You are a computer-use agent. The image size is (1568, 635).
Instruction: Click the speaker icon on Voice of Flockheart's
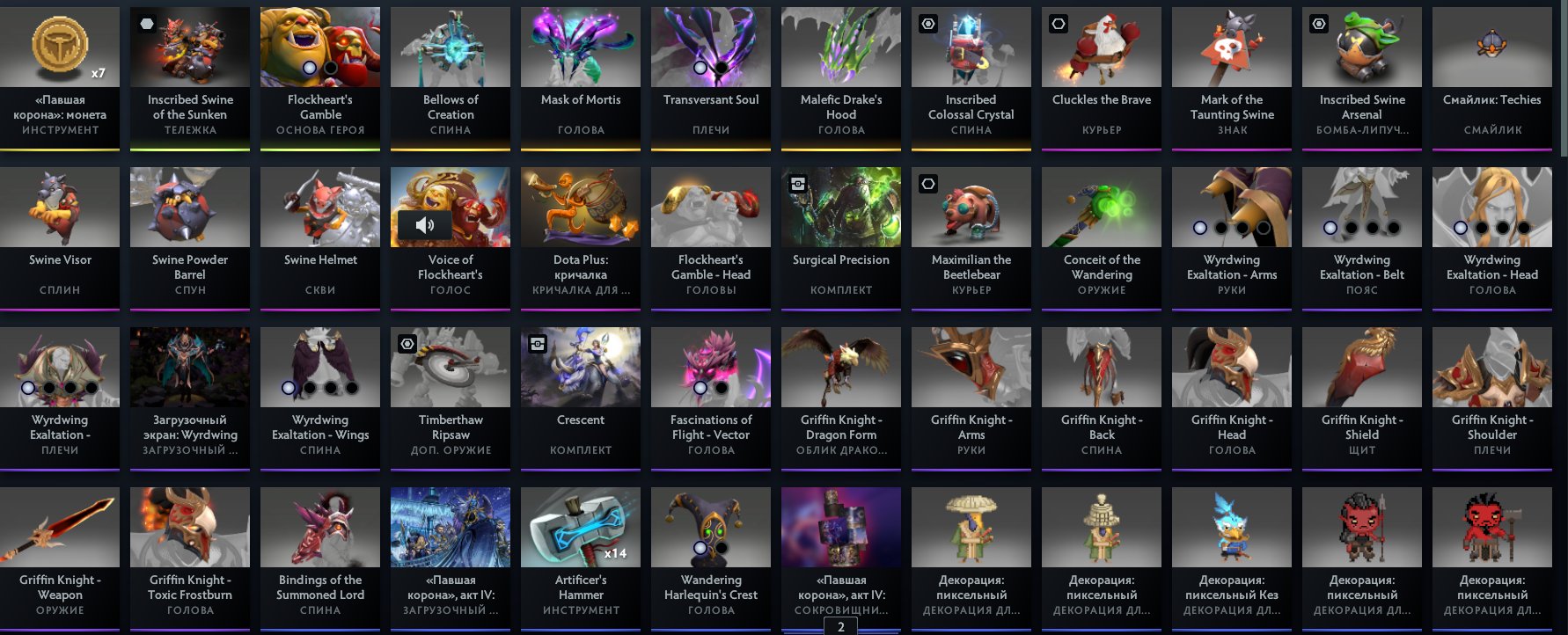click(426, 225)
